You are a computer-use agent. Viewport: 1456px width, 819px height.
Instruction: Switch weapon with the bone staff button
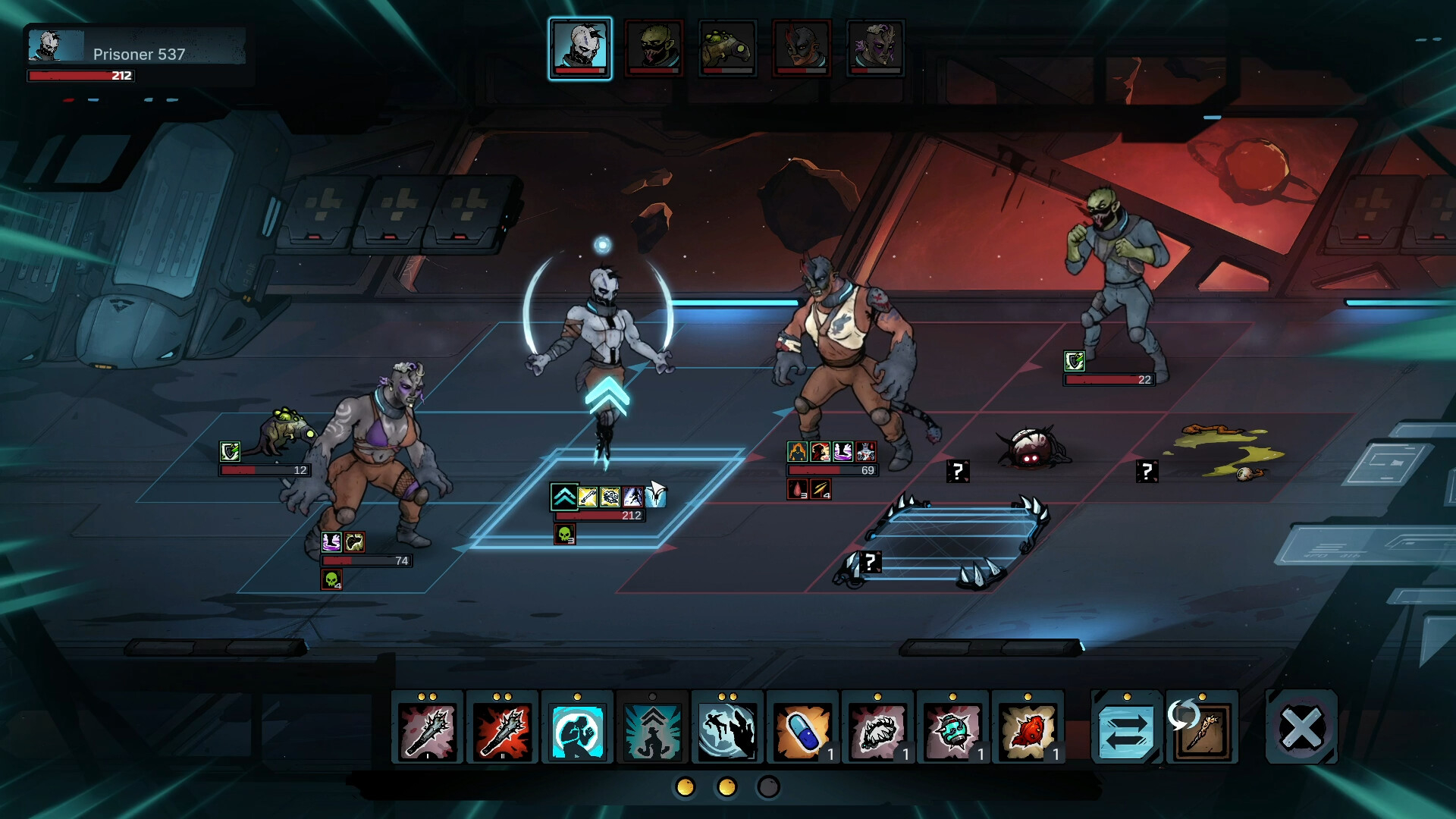tap(1202, 729)
